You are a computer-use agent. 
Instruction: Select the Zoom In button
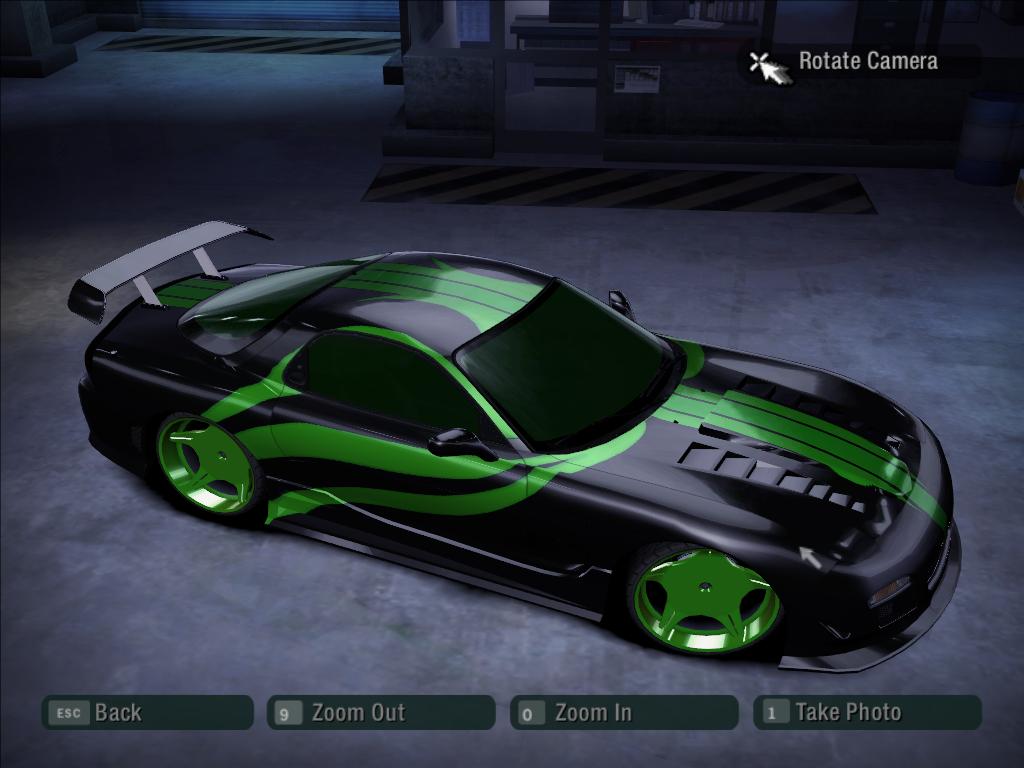[x=624, y=712]
